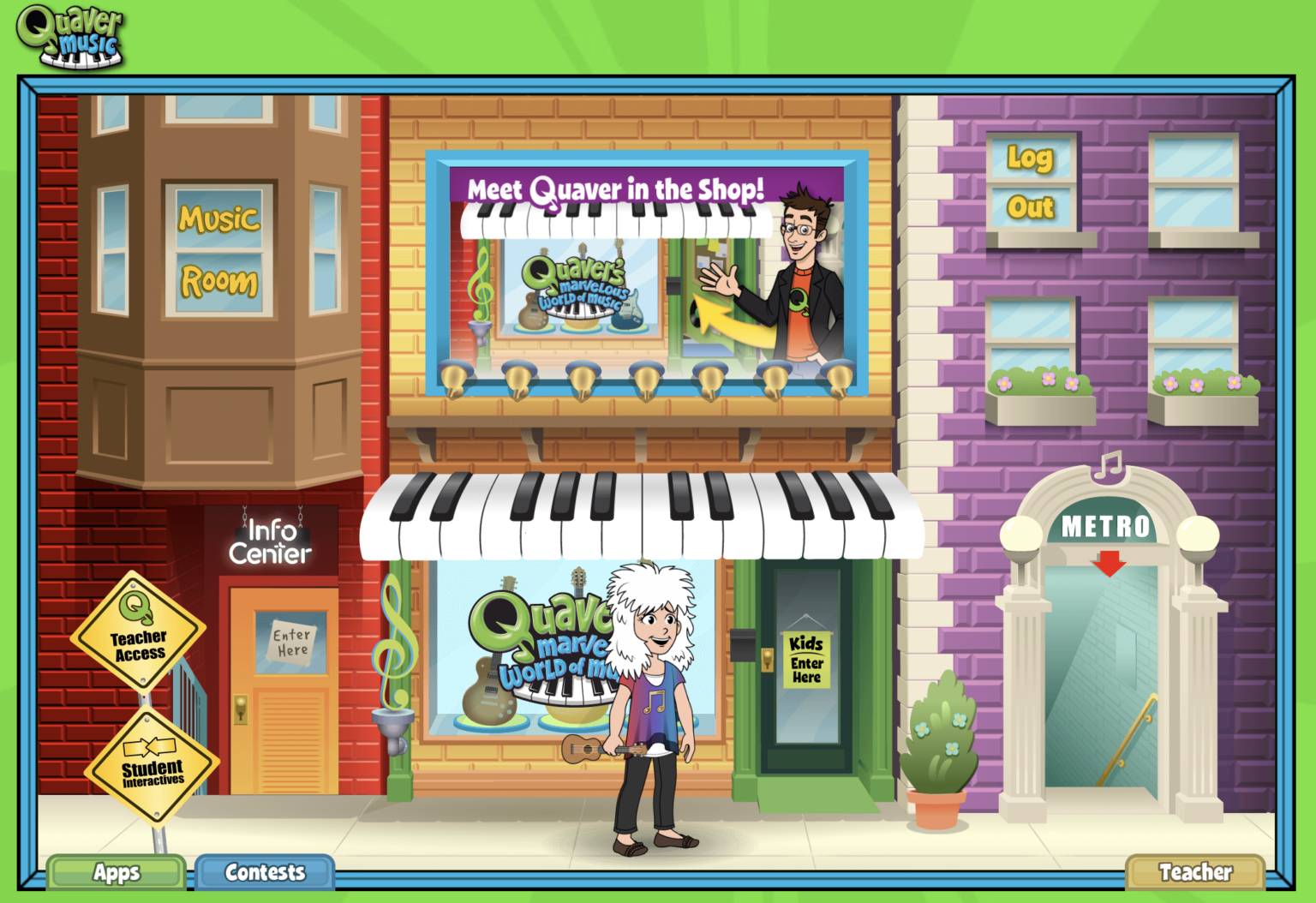
Task: Log Out using the purple building windows
Action: point(1031,182)
